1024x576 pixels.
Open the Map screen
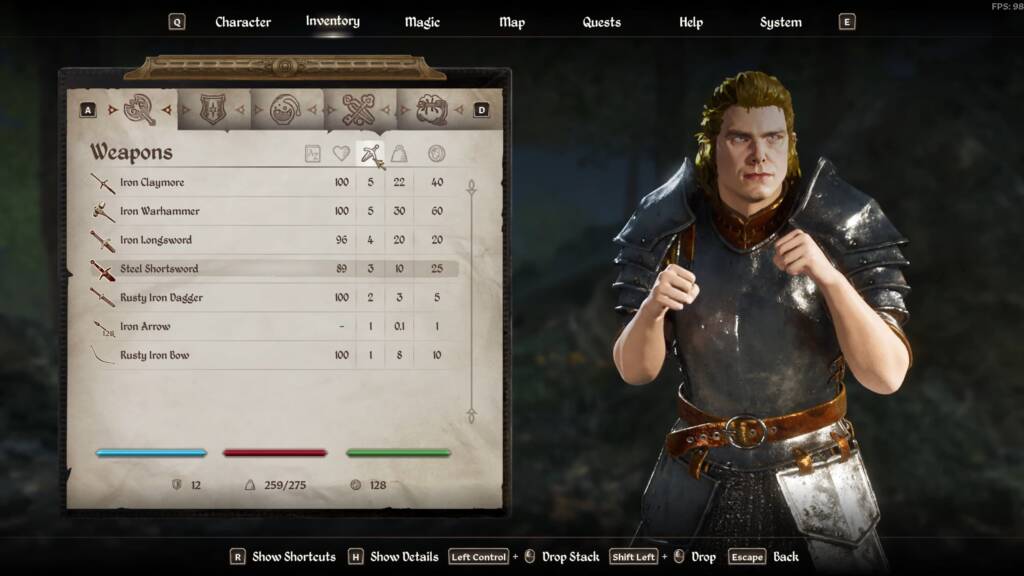[x=511, y=22]
